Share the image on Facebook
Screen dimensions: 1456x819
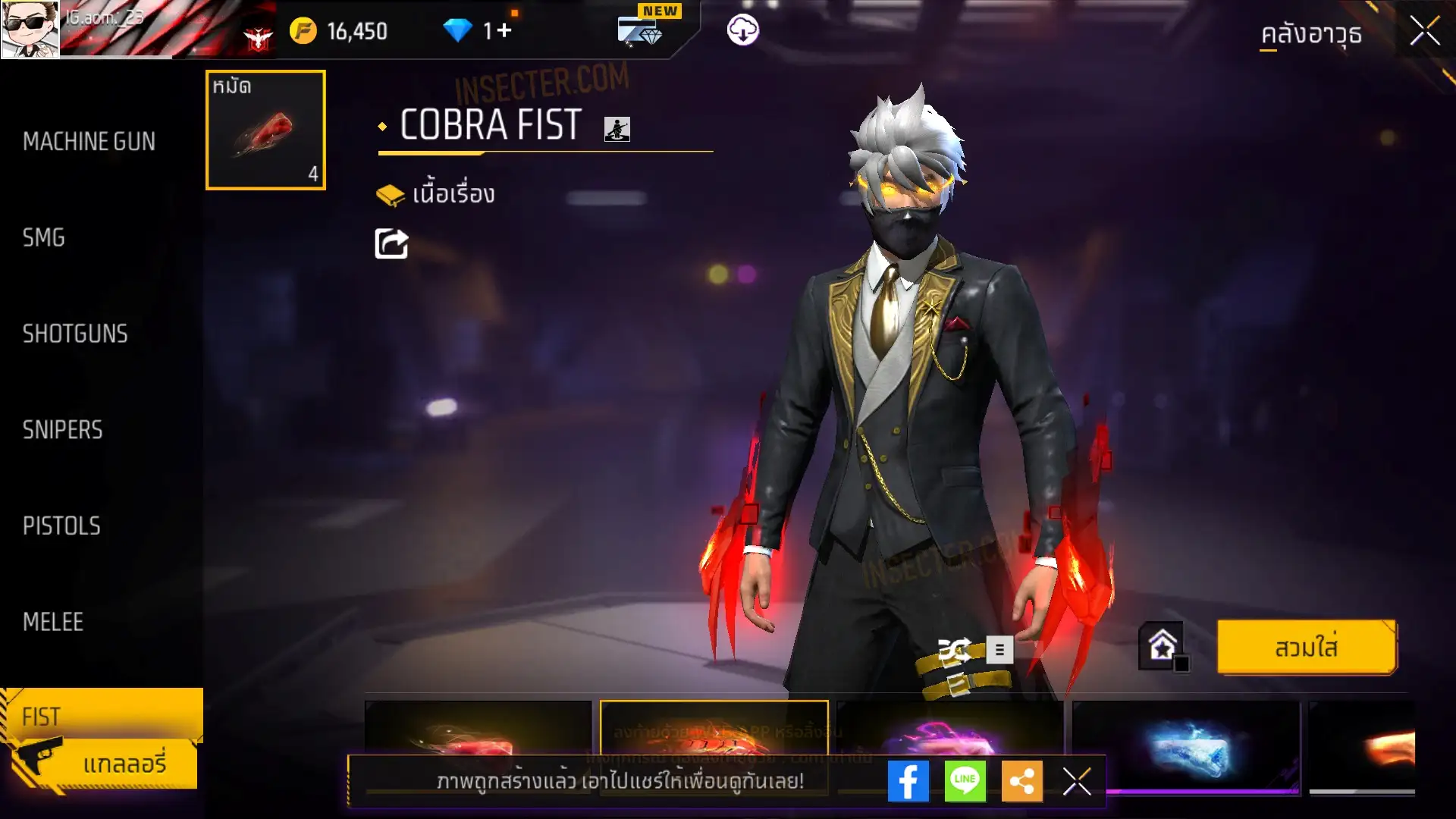tap(908, 781)
